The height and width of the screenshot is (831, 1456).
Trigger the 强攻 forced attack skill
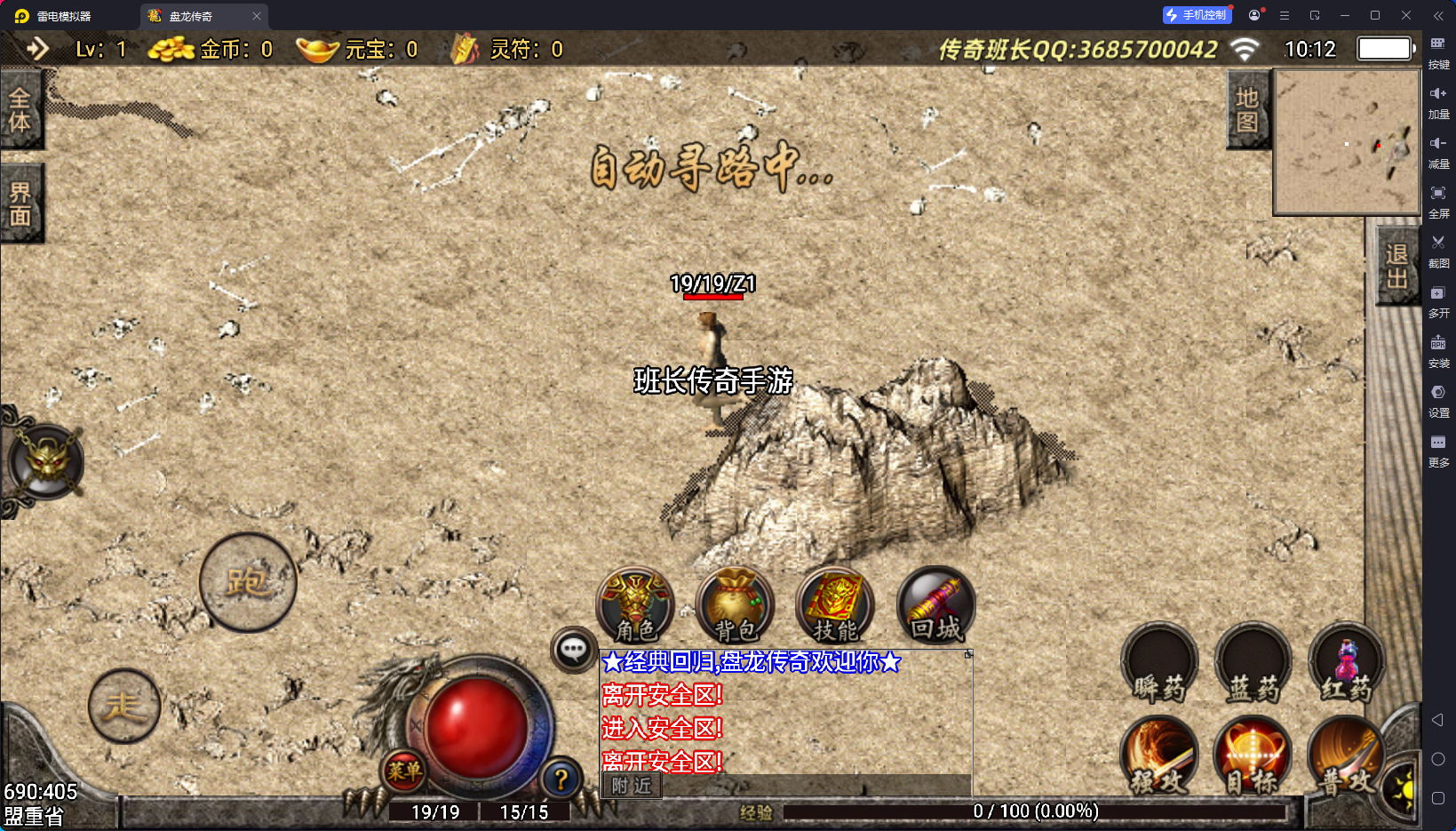(x=1159, y=757)
